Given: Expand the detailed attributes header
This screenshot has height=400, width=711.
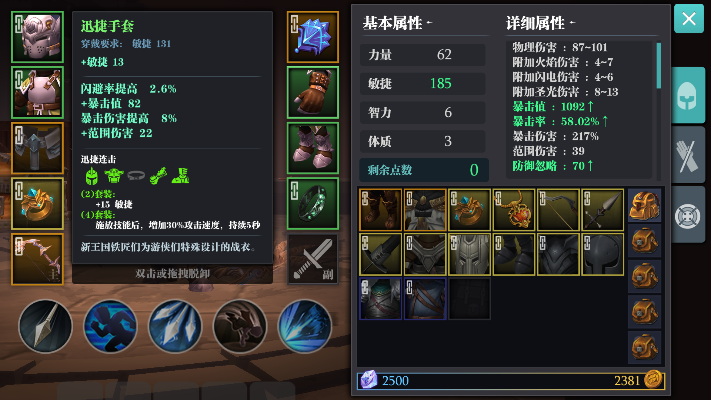Looking at the screenshot, I should tap(540, 23).
